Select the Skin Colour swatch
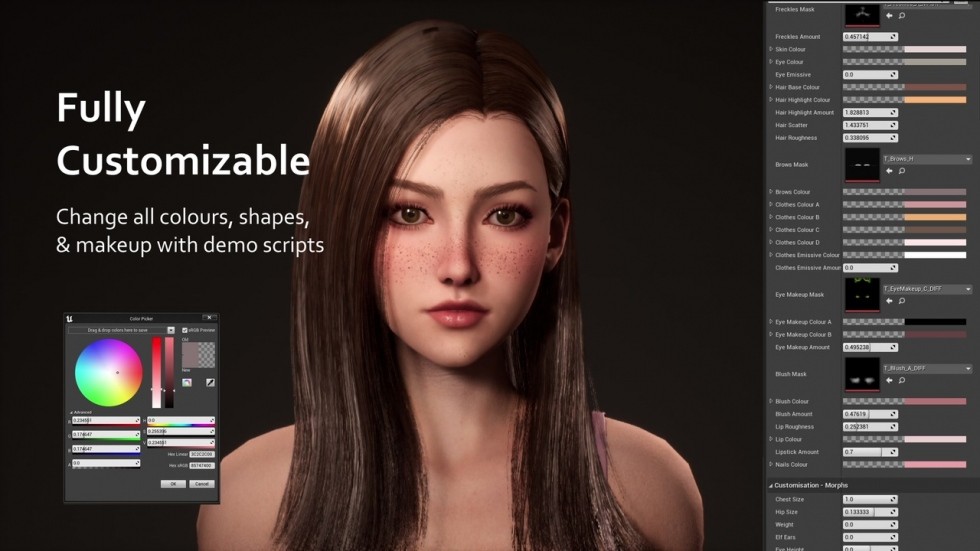 [x=935, y=49]
